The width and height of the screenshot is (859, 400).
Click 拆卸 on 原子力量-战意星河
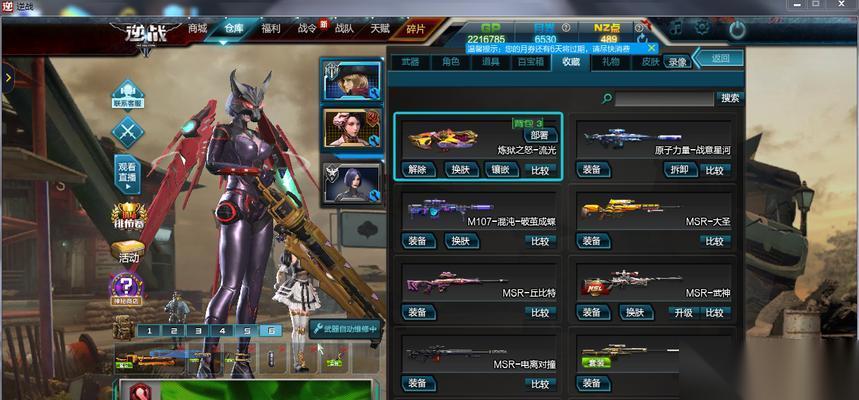tap(678, 170)
